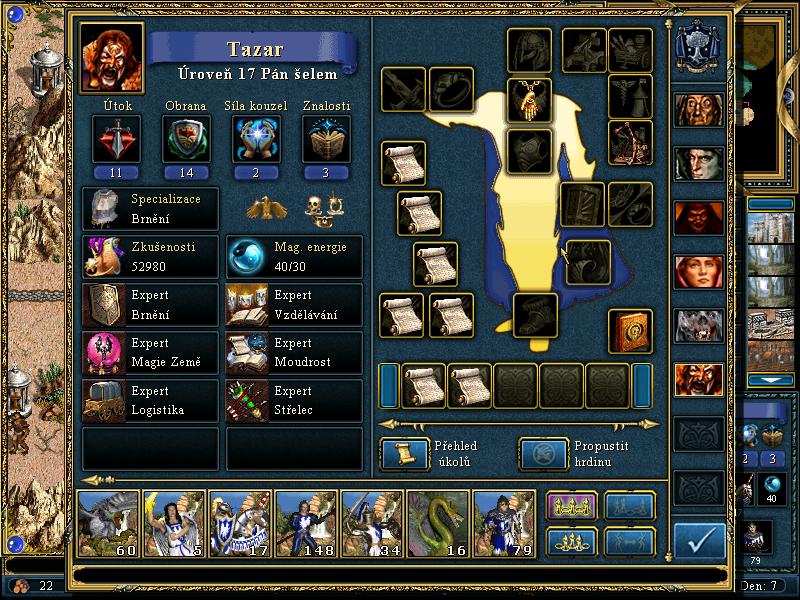View the Znalosti knowledge skill icon
This screenshot has height=600, width=800.
coord(326,138)
